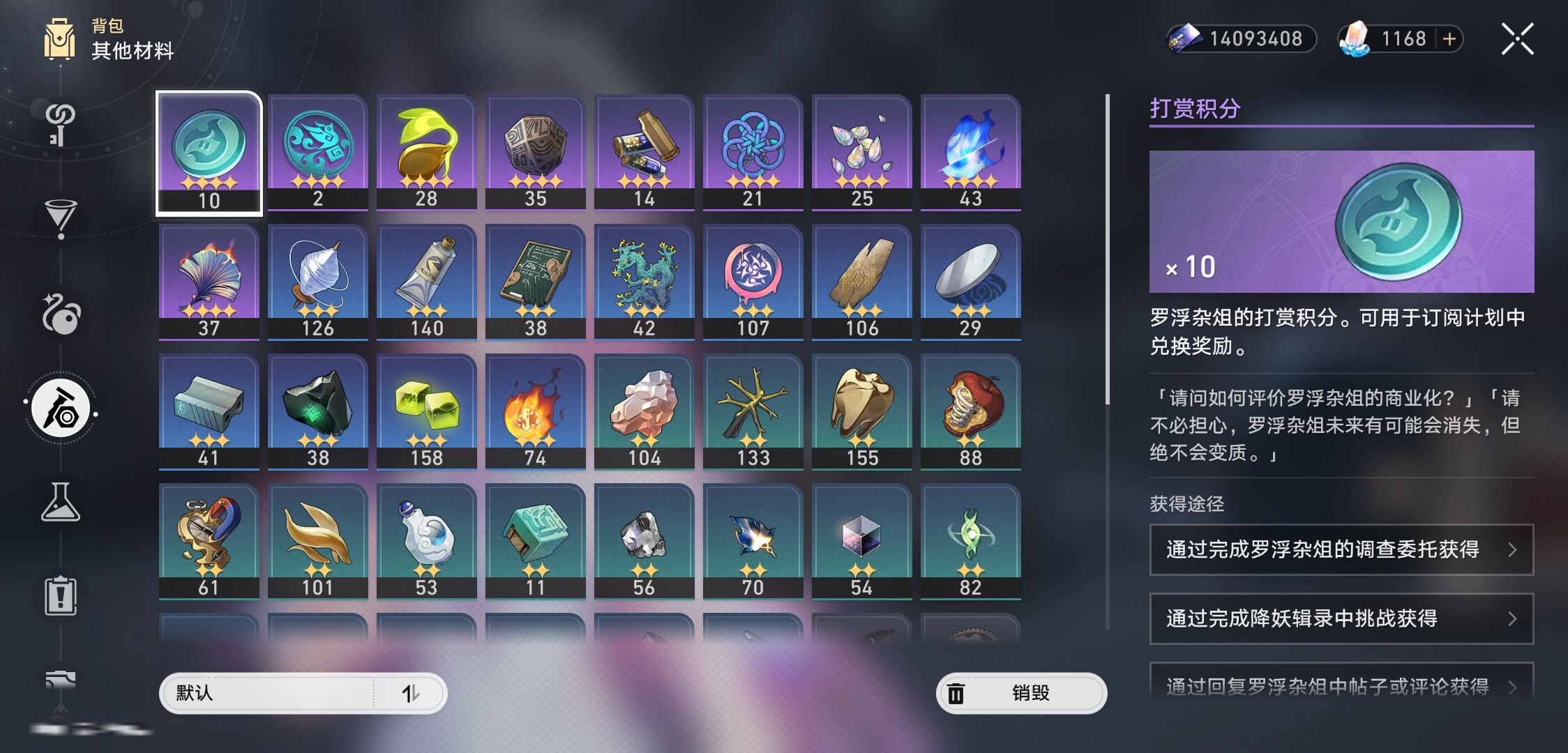Open 通过完成罗浮杂俎的调查委托获得 source link
Viewport: 1568px width, 753px height.
pos(1341,549)
